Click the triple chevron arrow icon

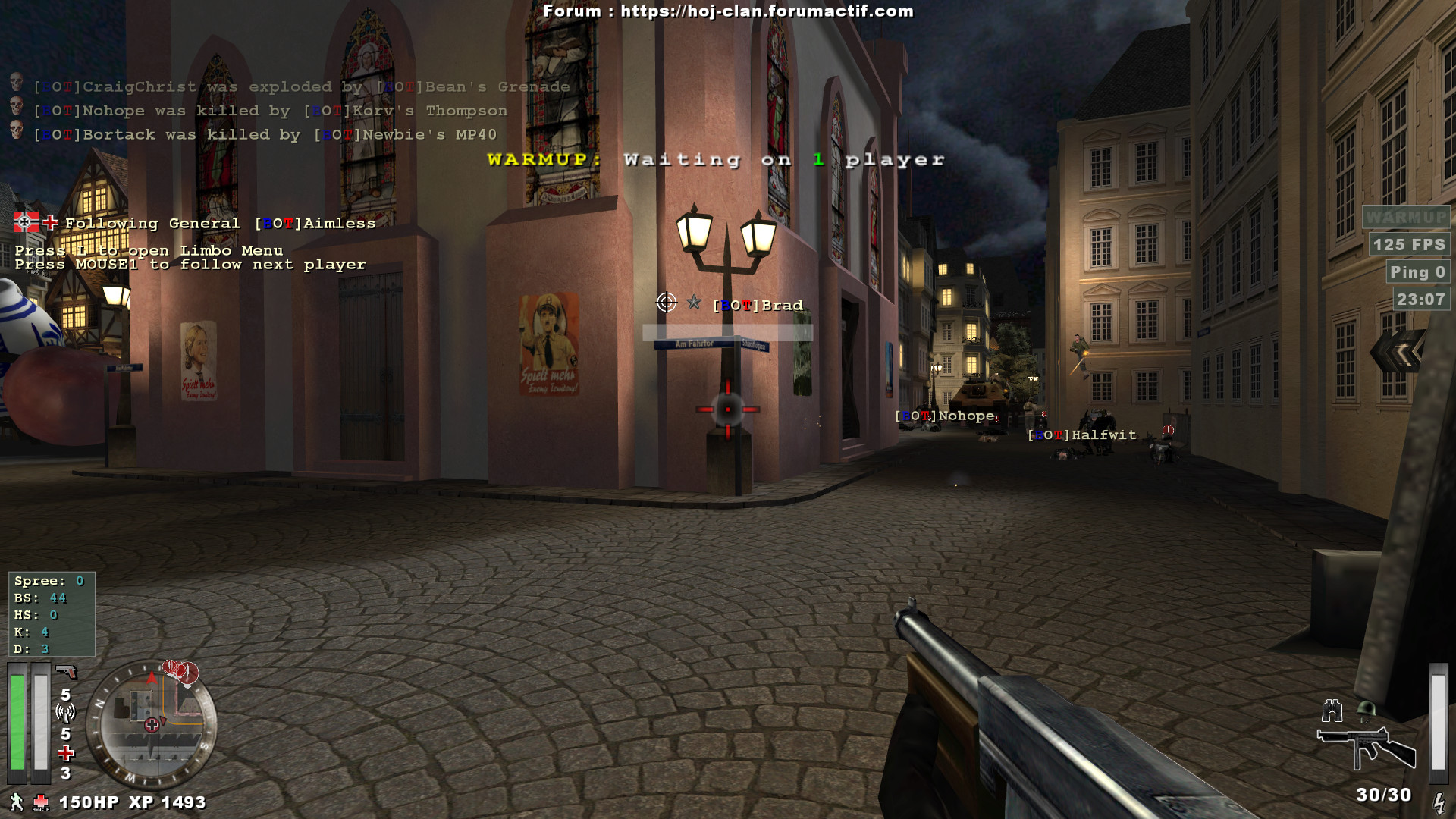coord(1397,352)
